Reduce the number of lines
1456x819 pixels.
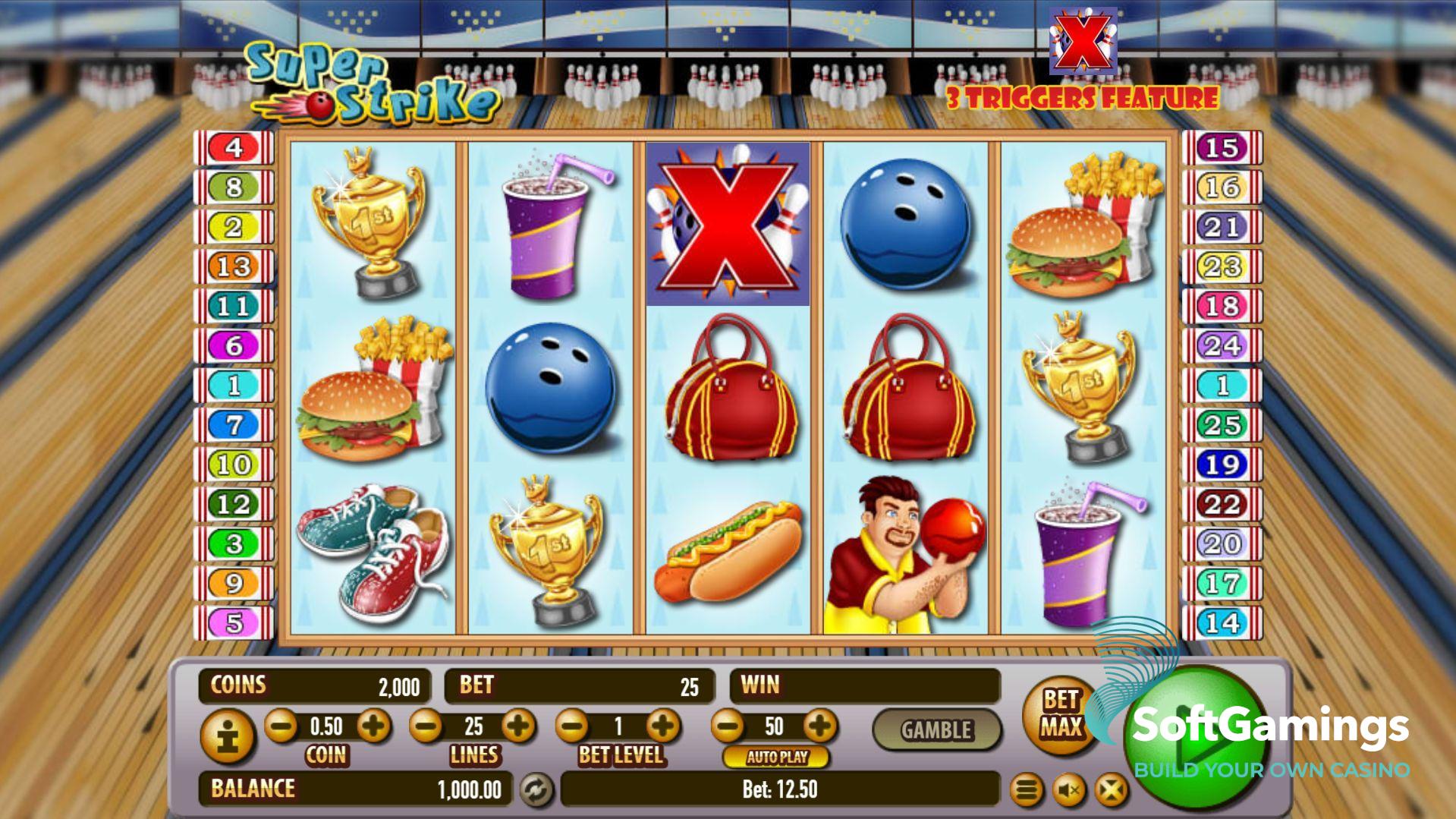[426, 726]
